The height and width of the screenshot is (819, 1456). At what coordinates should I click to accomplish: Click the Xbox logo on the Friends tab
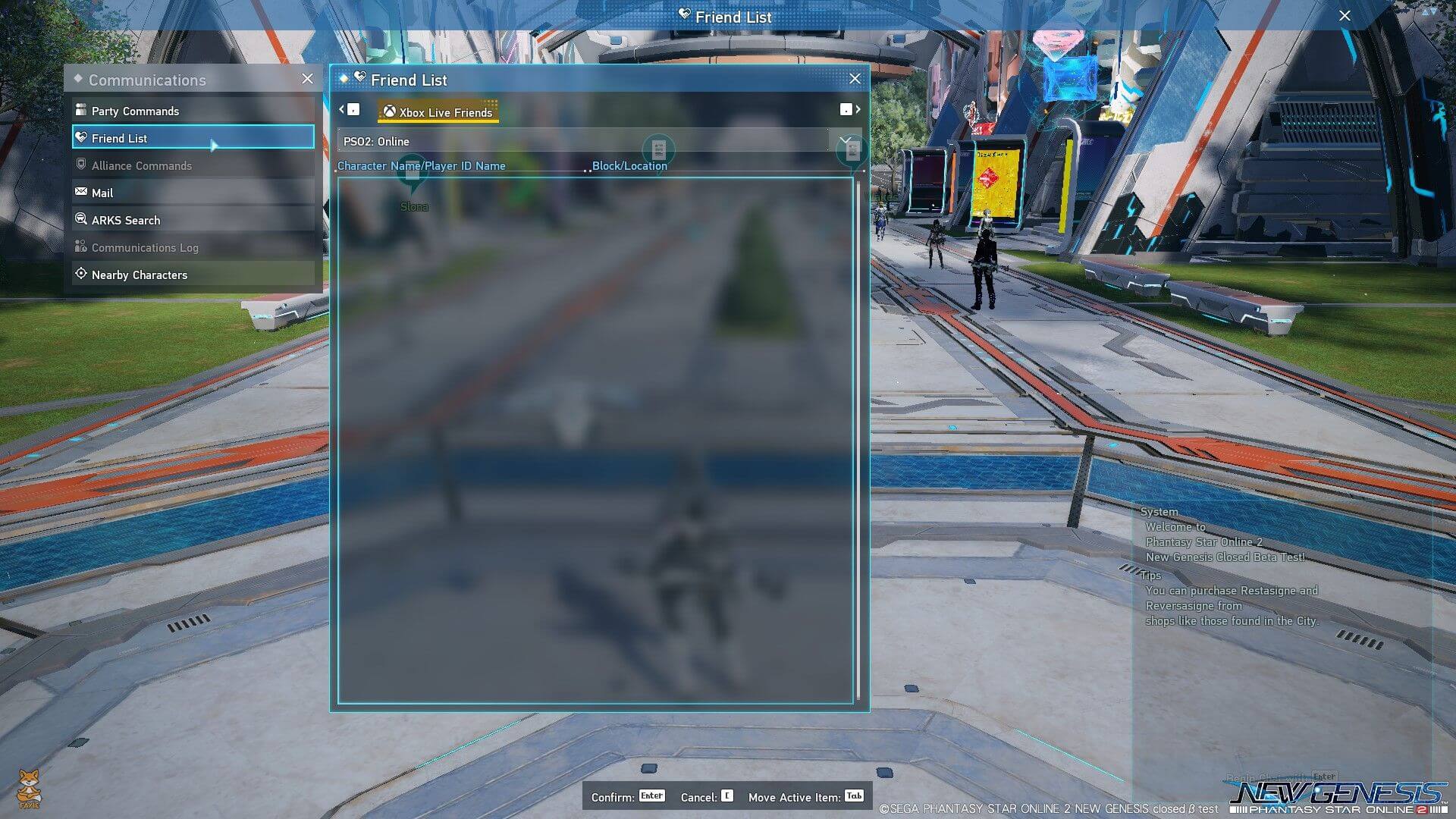pos(389,111)
